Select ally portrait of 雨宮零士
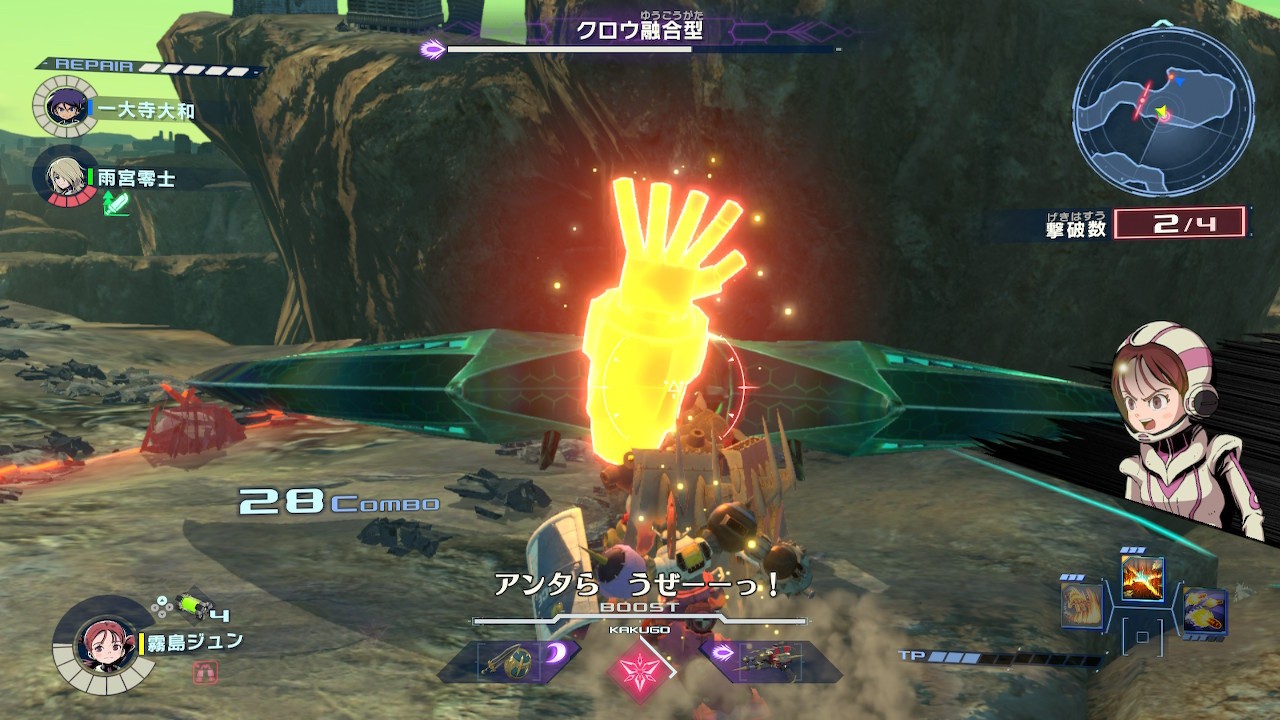 point(65,178)
